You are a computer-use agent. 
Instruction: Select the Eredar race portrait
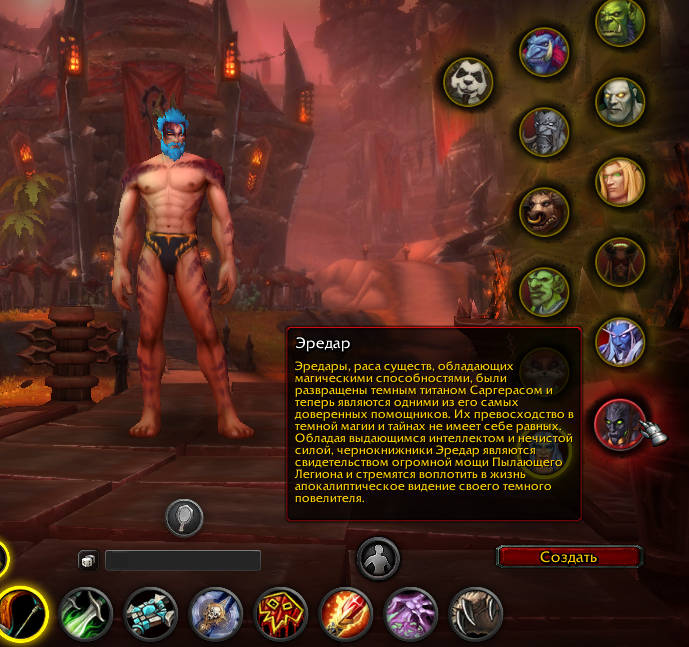pos(620,424)
